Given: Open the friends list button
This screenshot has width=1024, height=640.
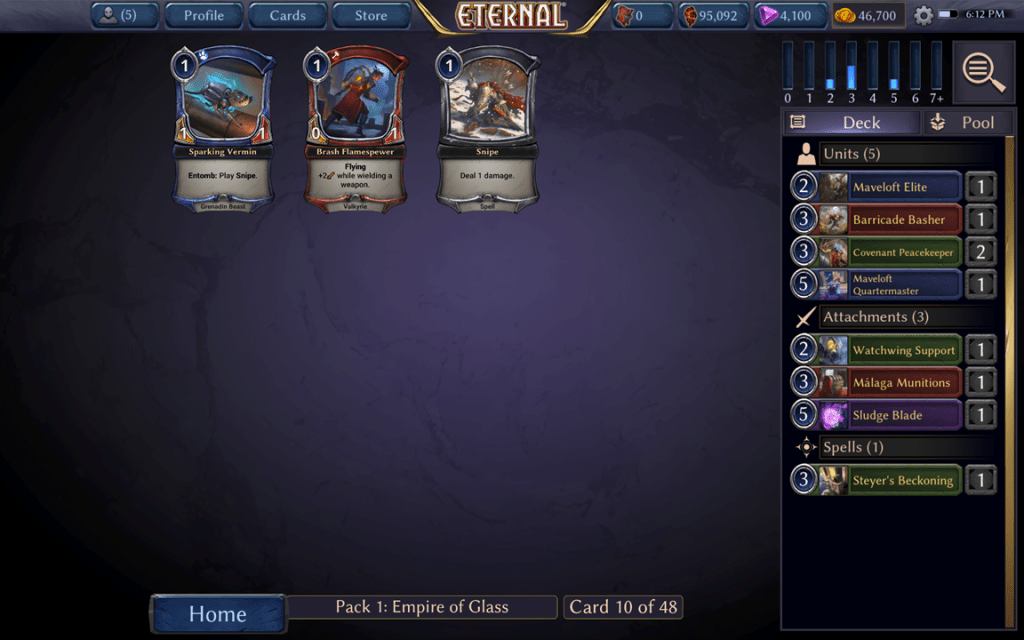Looking at the screenshot, I should (x=123, y=15).
